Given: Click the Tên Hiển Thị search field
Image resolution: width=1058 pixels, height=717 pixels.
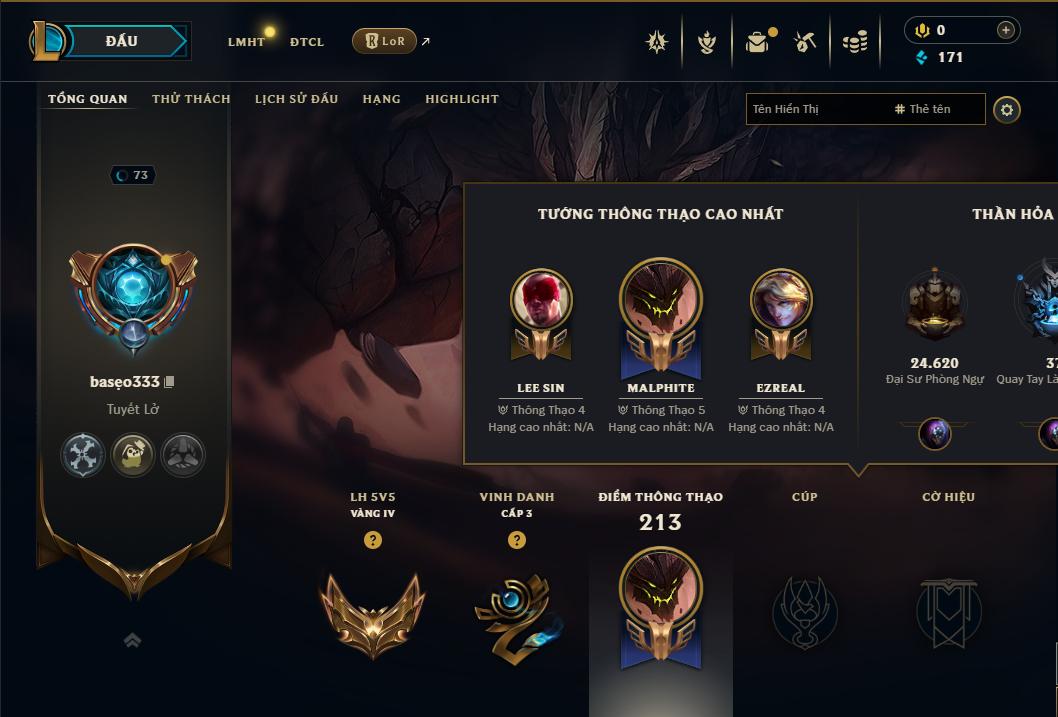Looking at the screenshot, I should [x=815, y=109].
